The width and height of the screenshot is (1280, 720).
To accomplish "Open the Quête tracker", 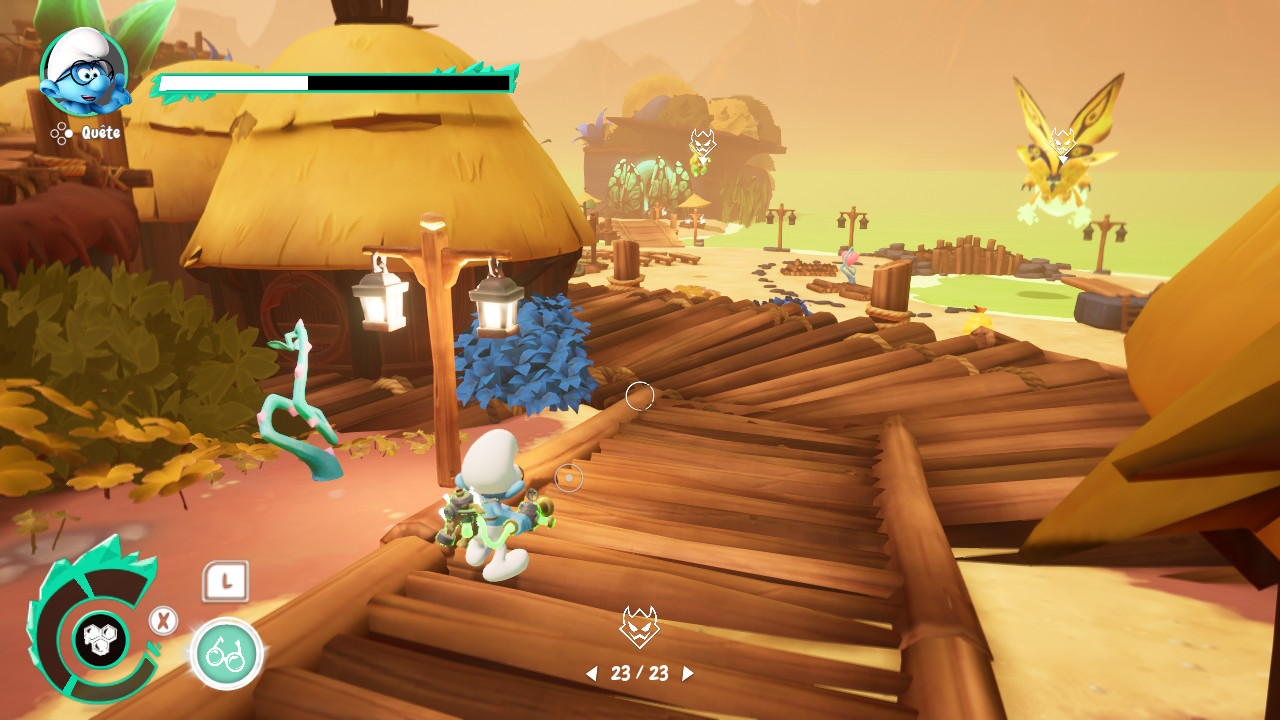I will [87, 132].
